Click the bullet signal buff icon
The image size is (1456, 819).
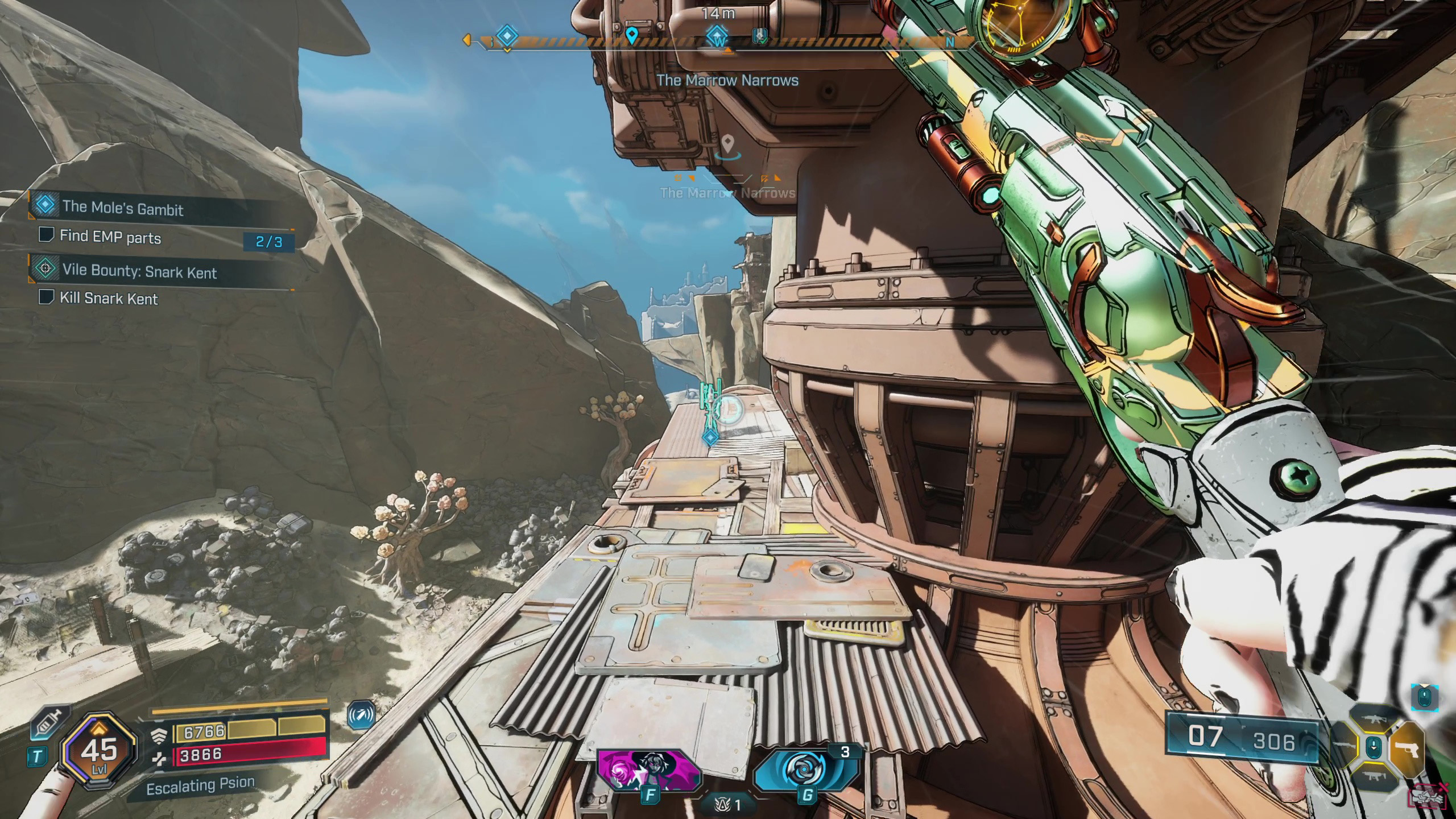pos(361,715)
